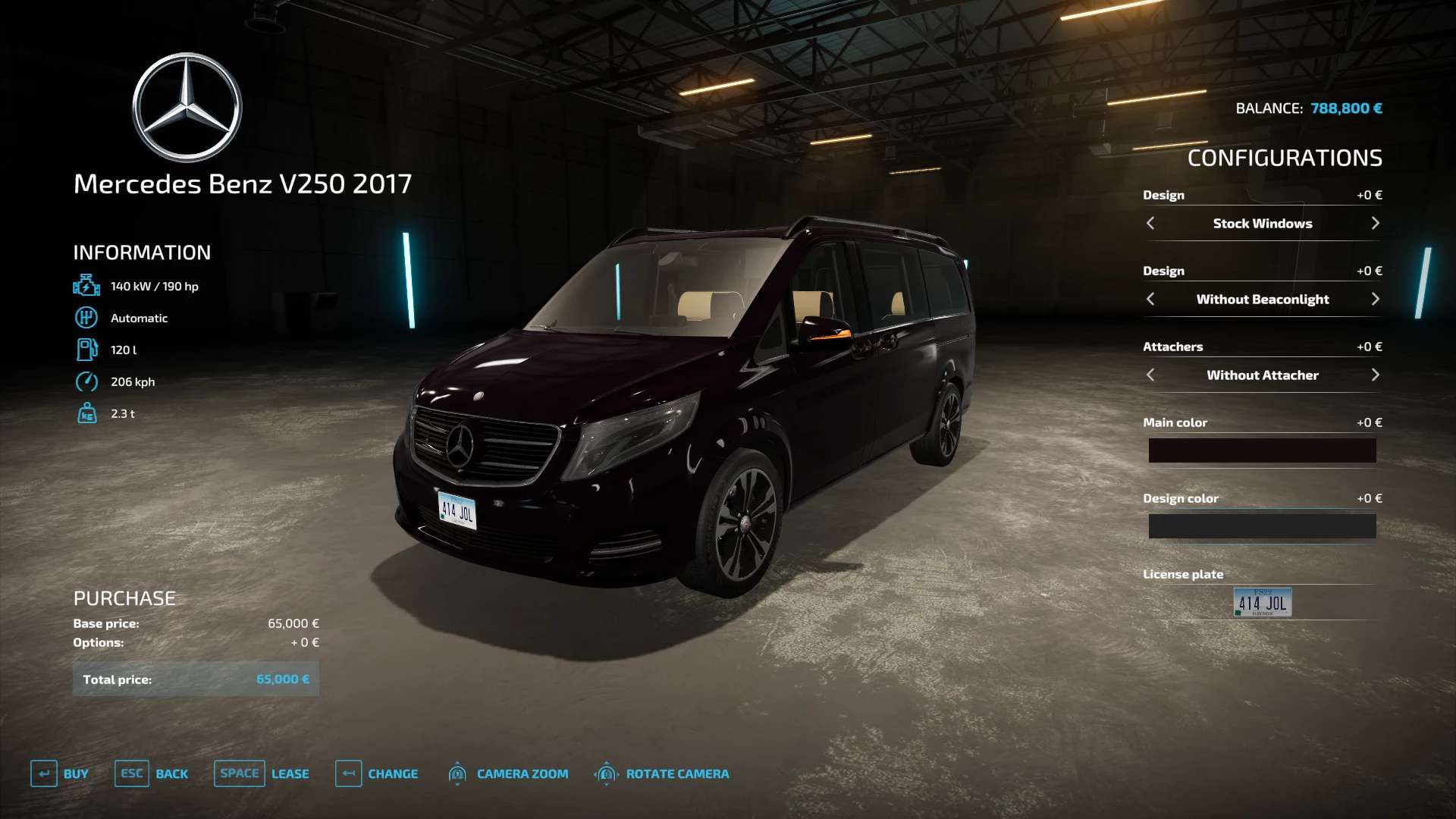Switch to previous beaconlight option
This screenshot has height=819, width=1456.
tap(1150, 299)
